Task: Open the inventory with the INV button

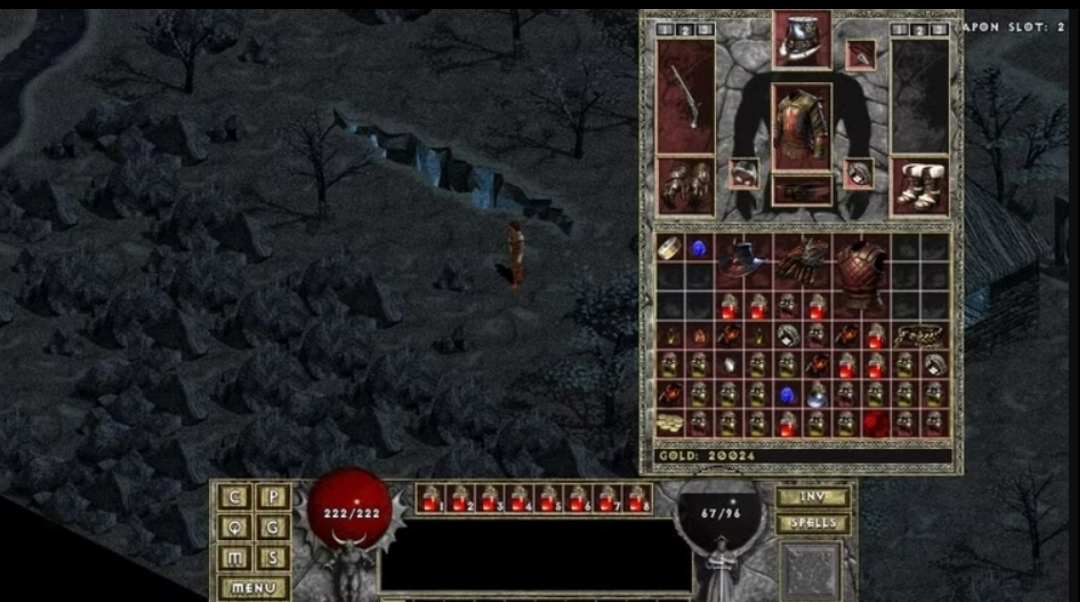Action: [x=812, y=497]
